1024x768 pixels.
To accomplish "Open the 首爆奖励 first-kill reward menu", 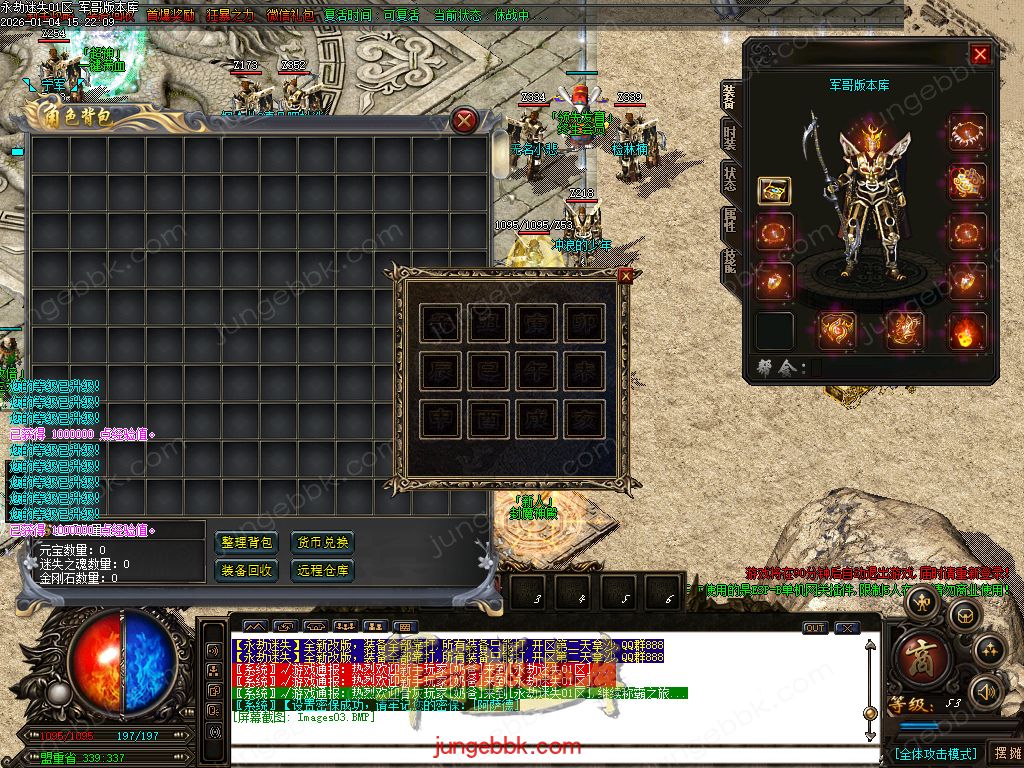I will click(170, 16).
